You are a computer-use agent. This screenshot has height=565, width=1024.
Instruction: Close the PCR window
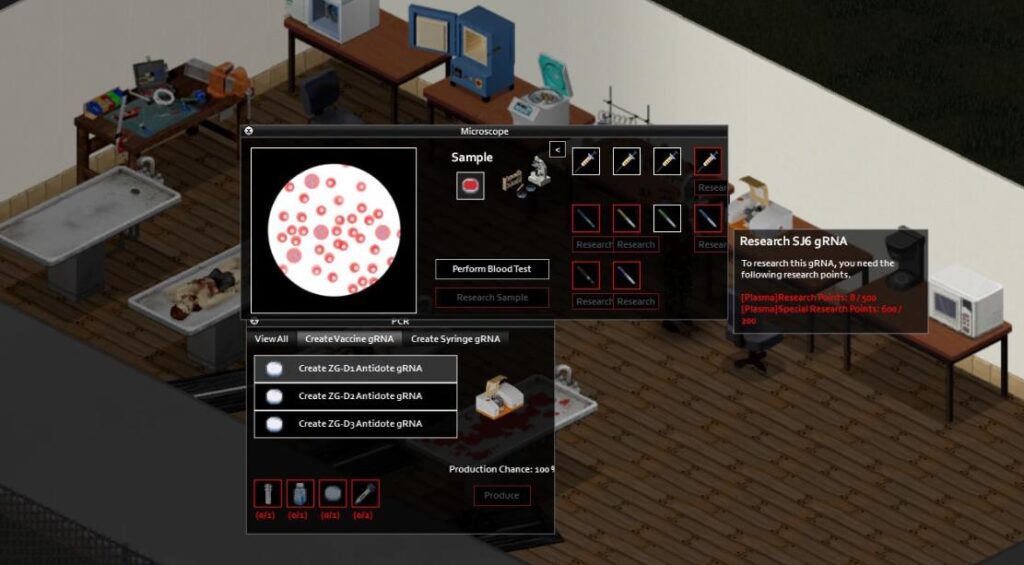point(254,322)
